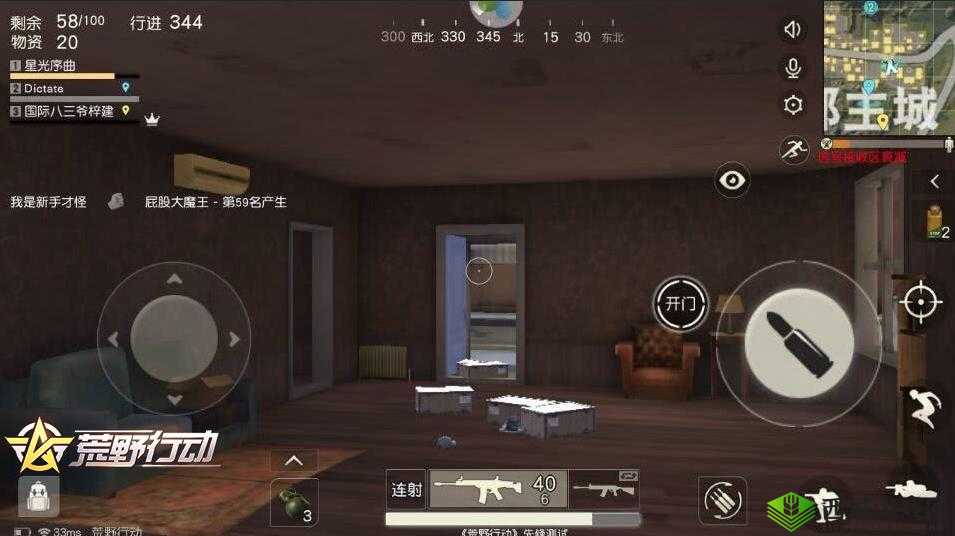This screenshot has height=536, width=955.
Task: Fire using the large bullet button
Action: 798,344
